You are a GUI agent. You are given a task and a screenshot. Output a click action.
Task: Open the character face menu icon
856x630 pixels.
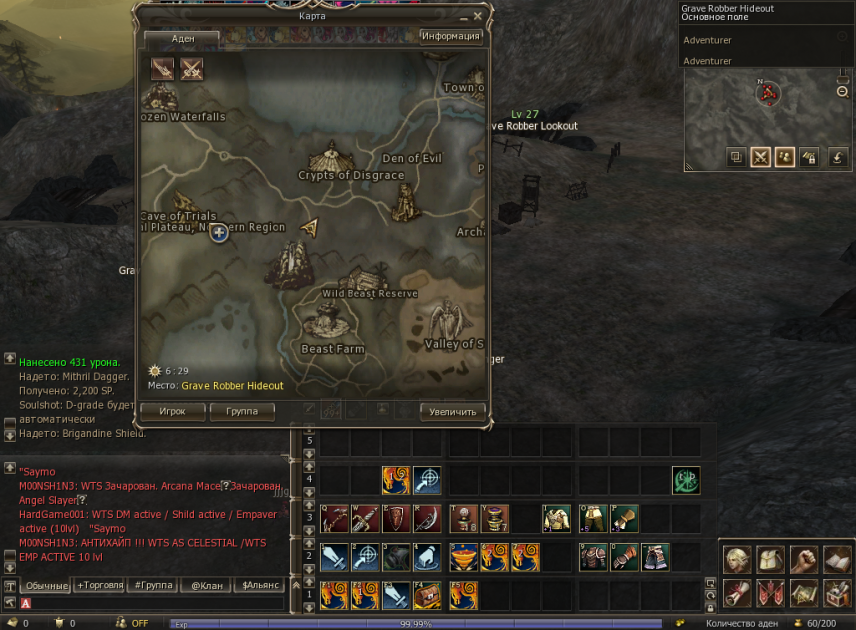738,559
